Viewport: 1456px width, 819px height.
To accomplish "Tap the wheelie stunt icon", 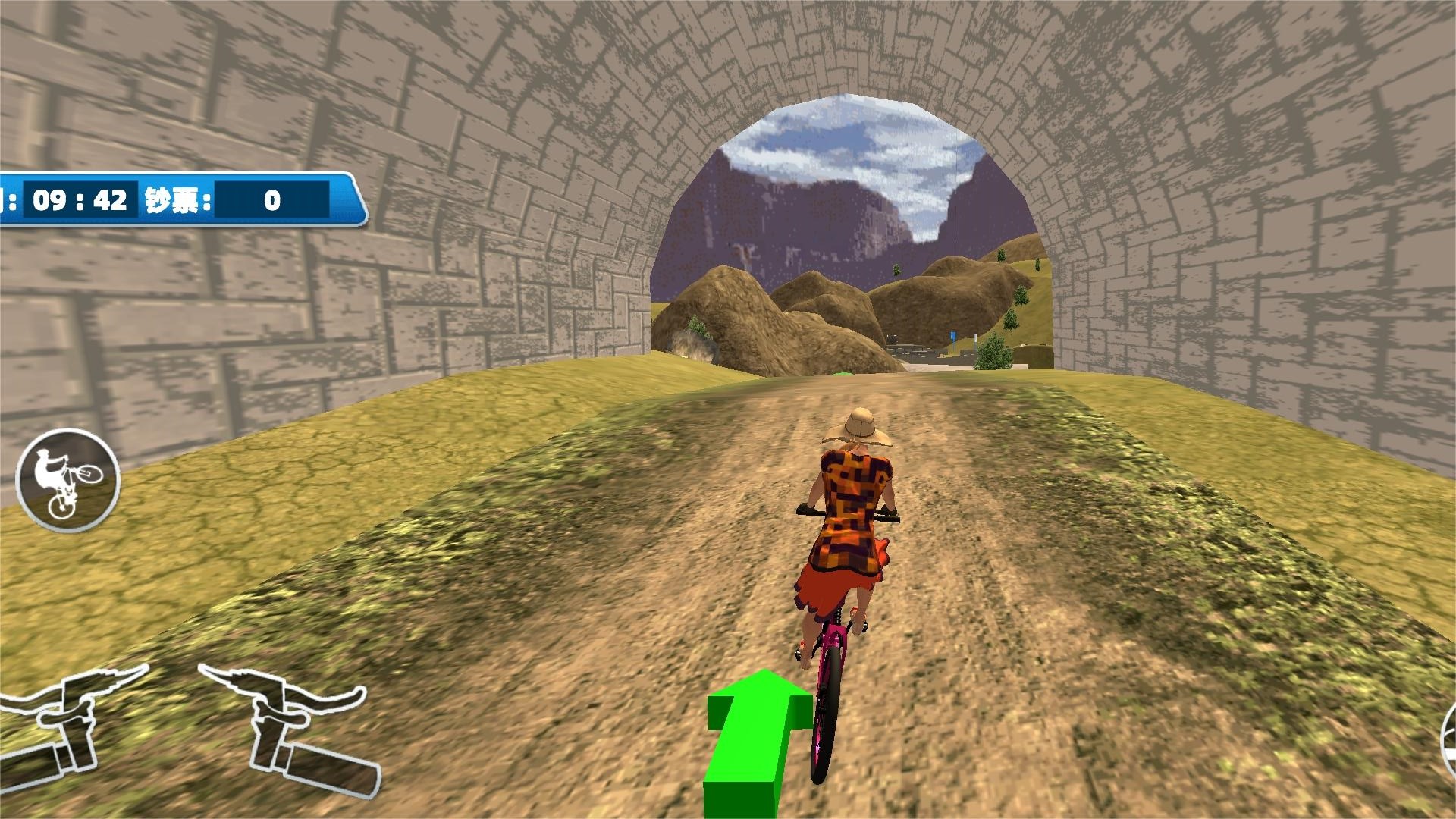I will 67,480.
